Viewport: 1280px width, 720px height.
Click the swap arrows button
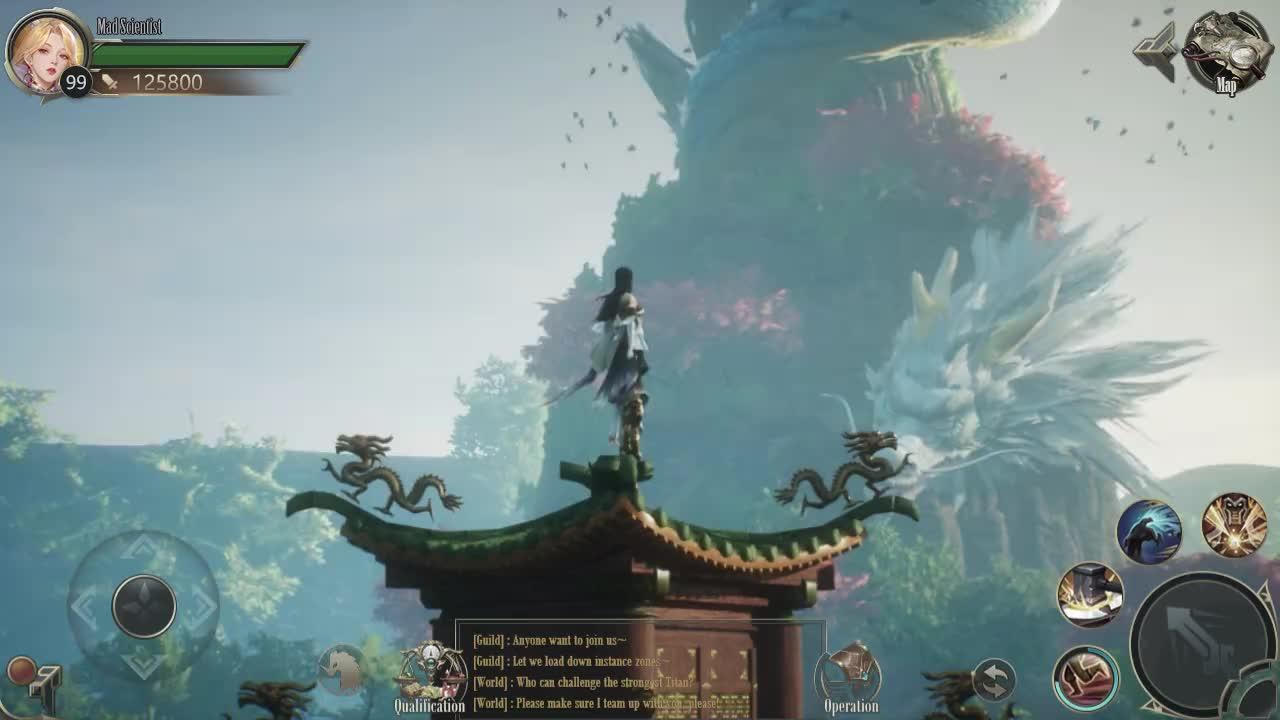(993, 680)
